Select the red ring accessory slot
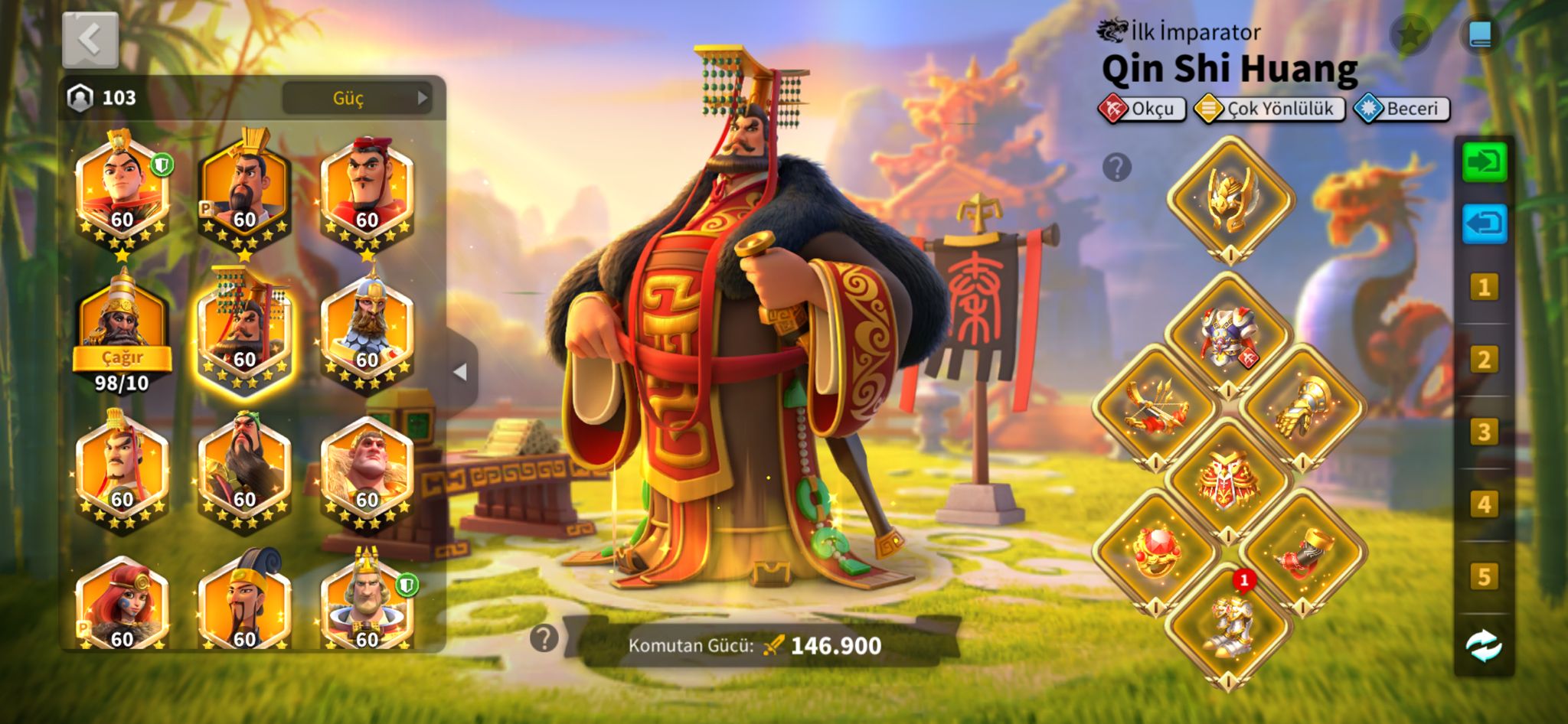Viewport: 1568px width, 724px height. [x=1155, y=553]
